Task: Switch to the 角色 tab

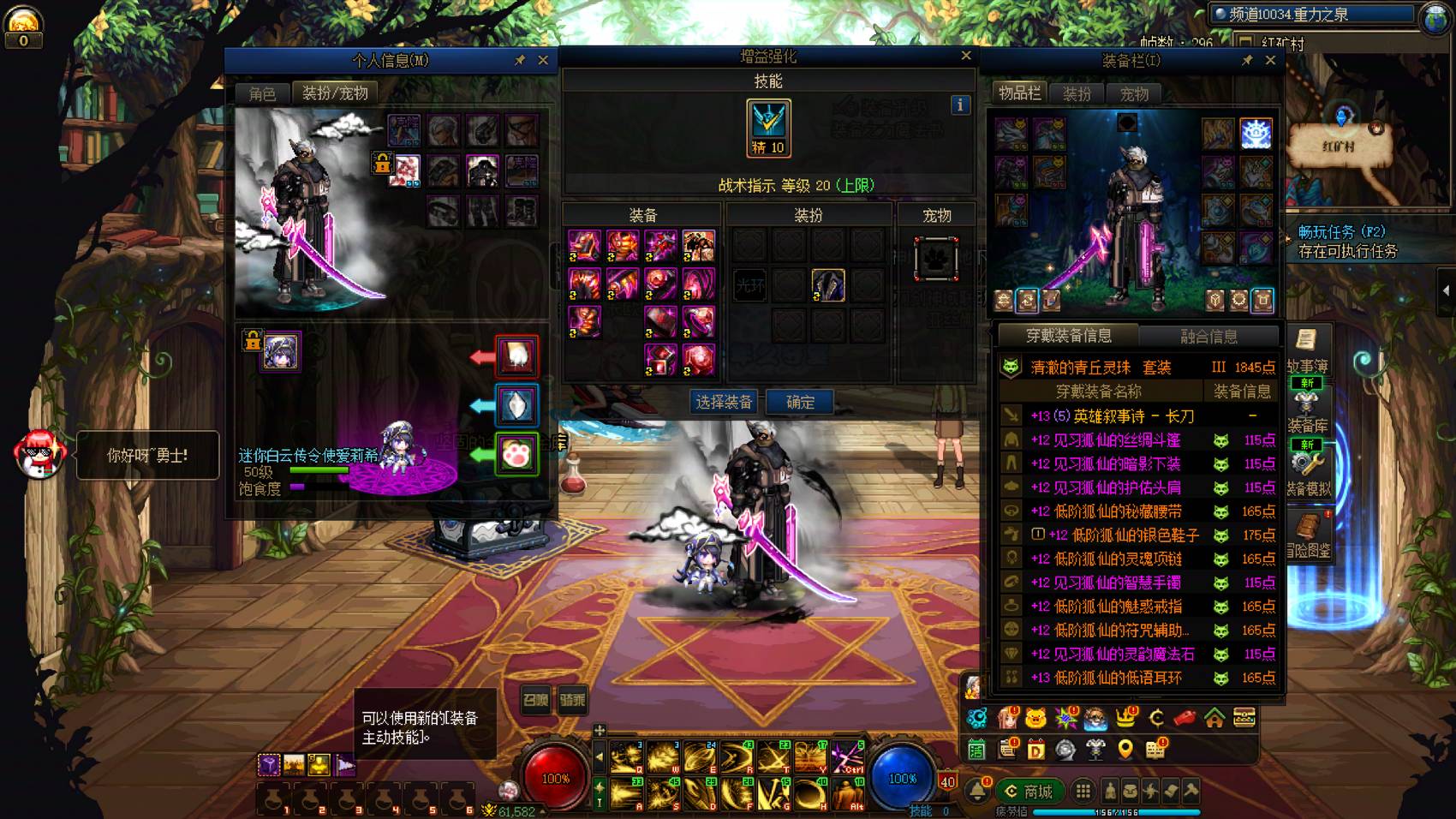Action: pyautogui.click(x=262, y=93)
